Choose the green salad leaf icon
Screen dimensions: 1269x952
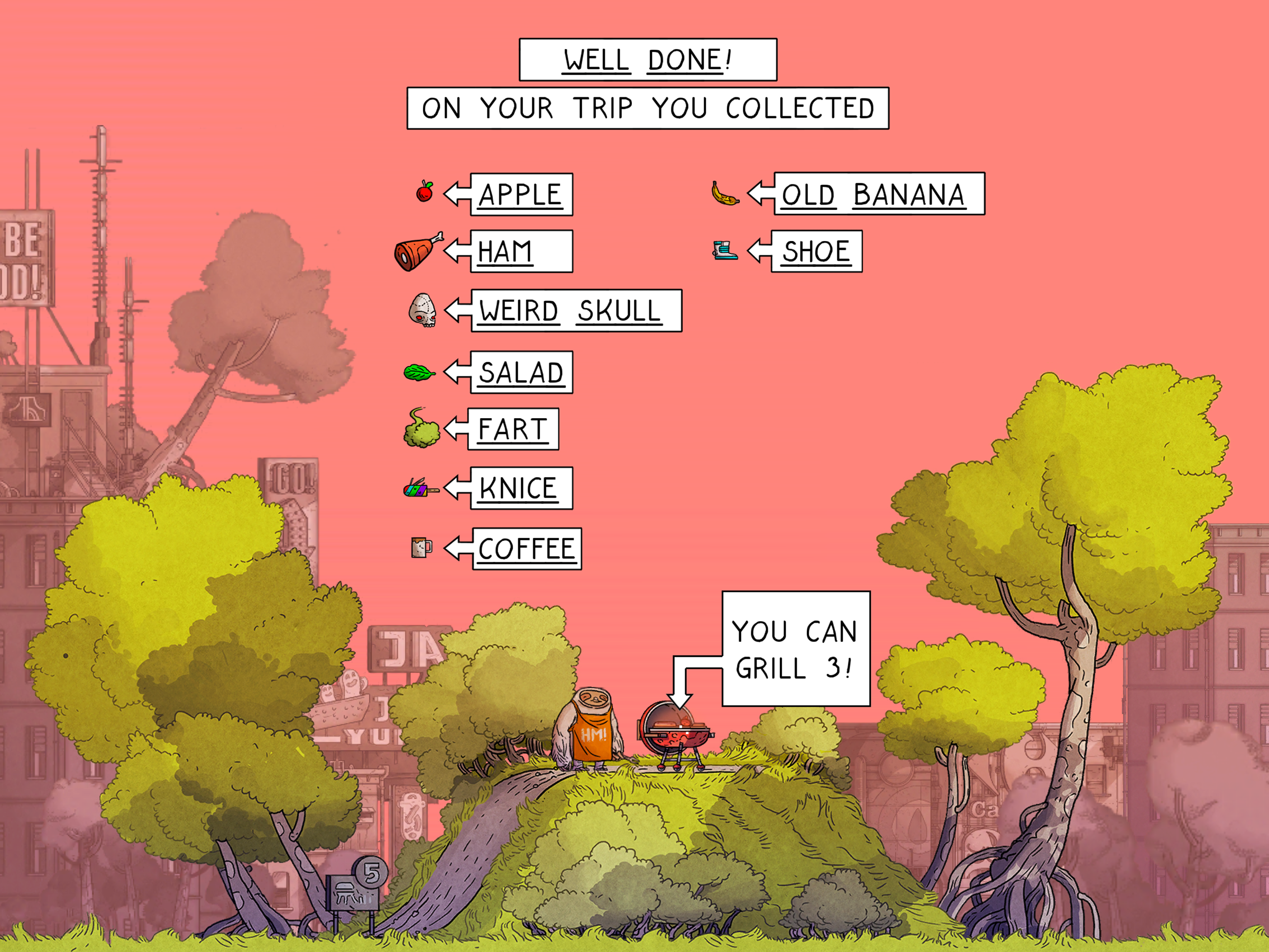[x=419, y=373]
